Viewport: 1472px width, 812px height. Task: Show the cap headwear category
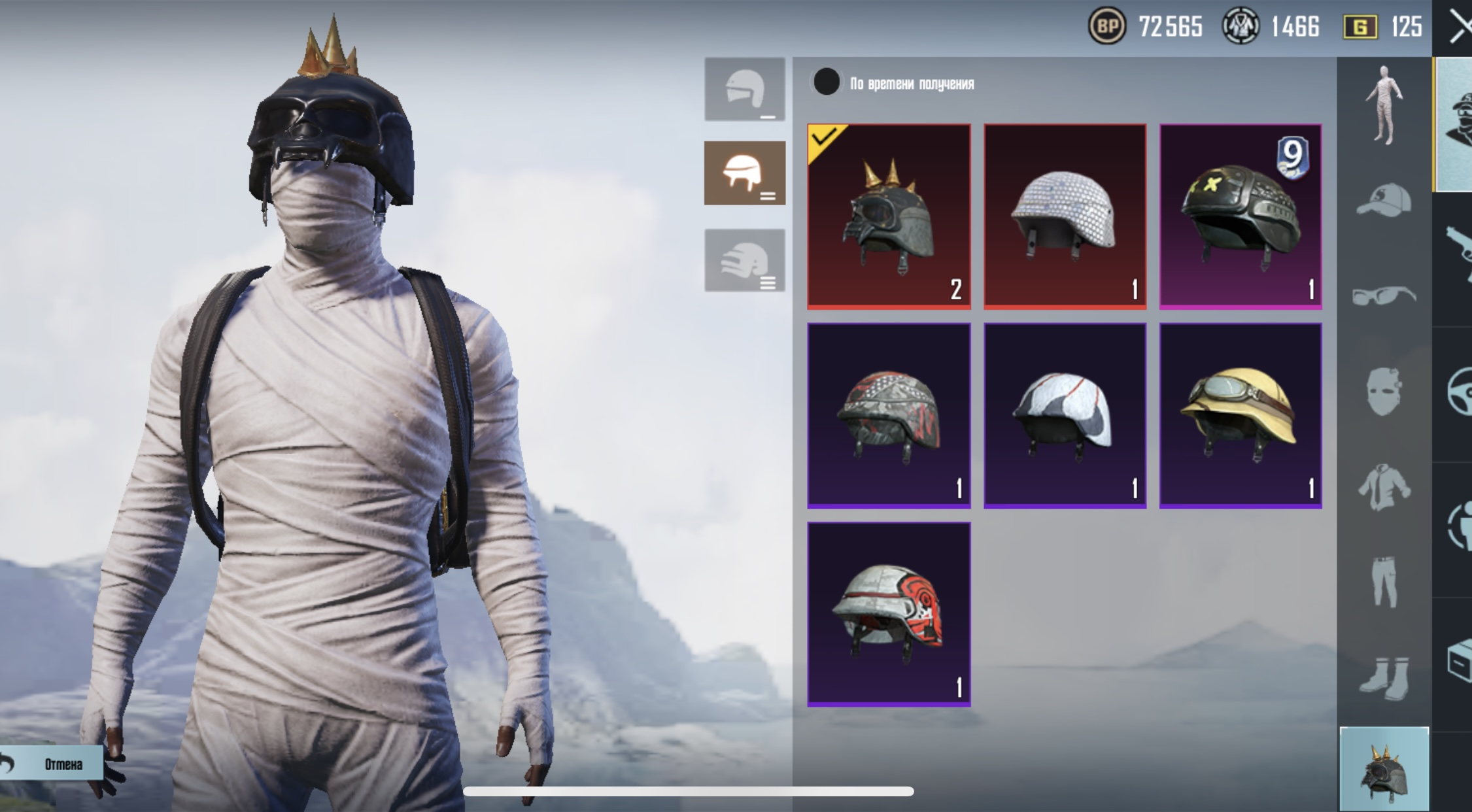coord(1384,199)
